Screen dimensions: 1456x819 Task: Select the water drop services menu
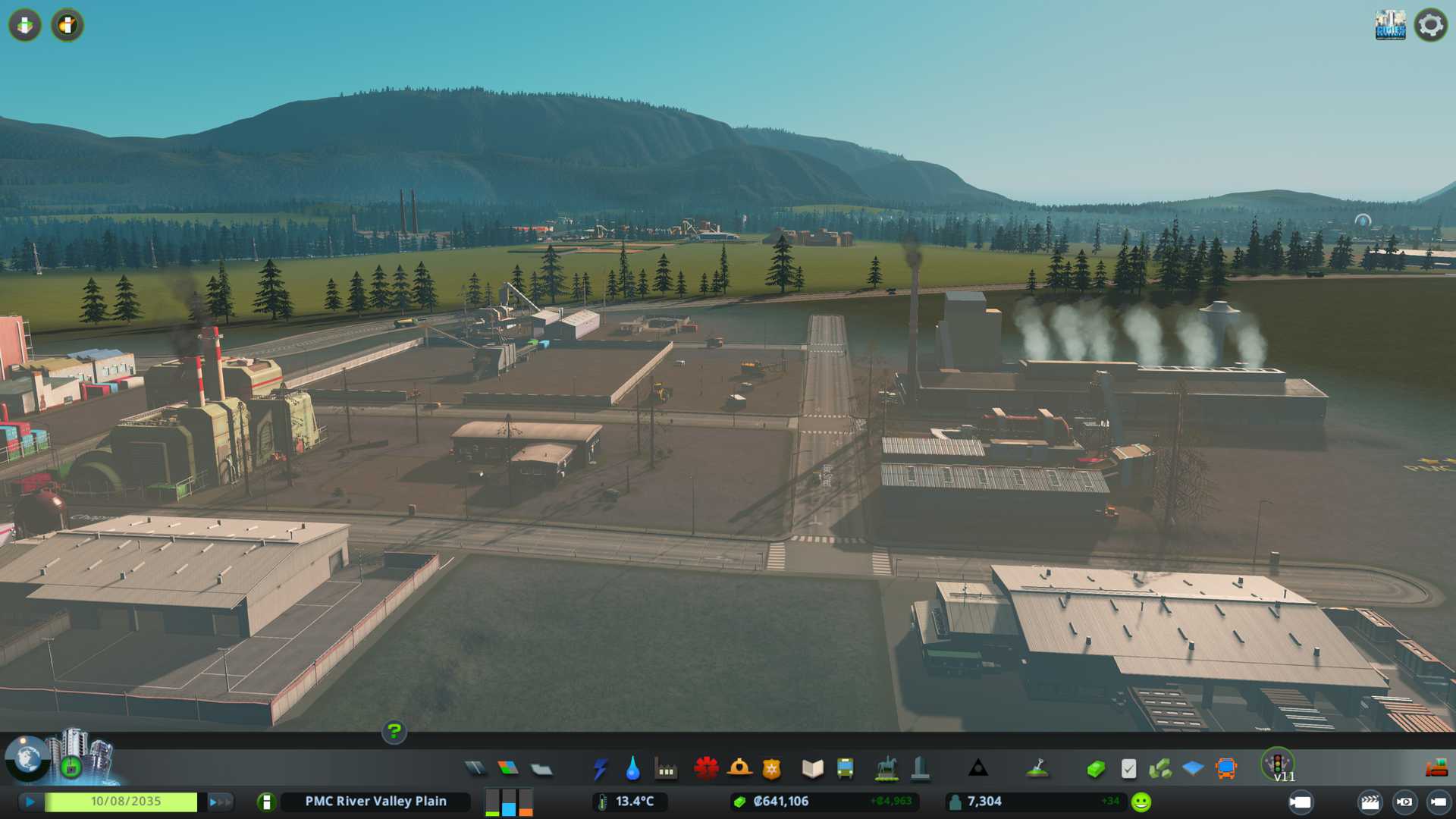pyautogui.click(x=632, y=769)
